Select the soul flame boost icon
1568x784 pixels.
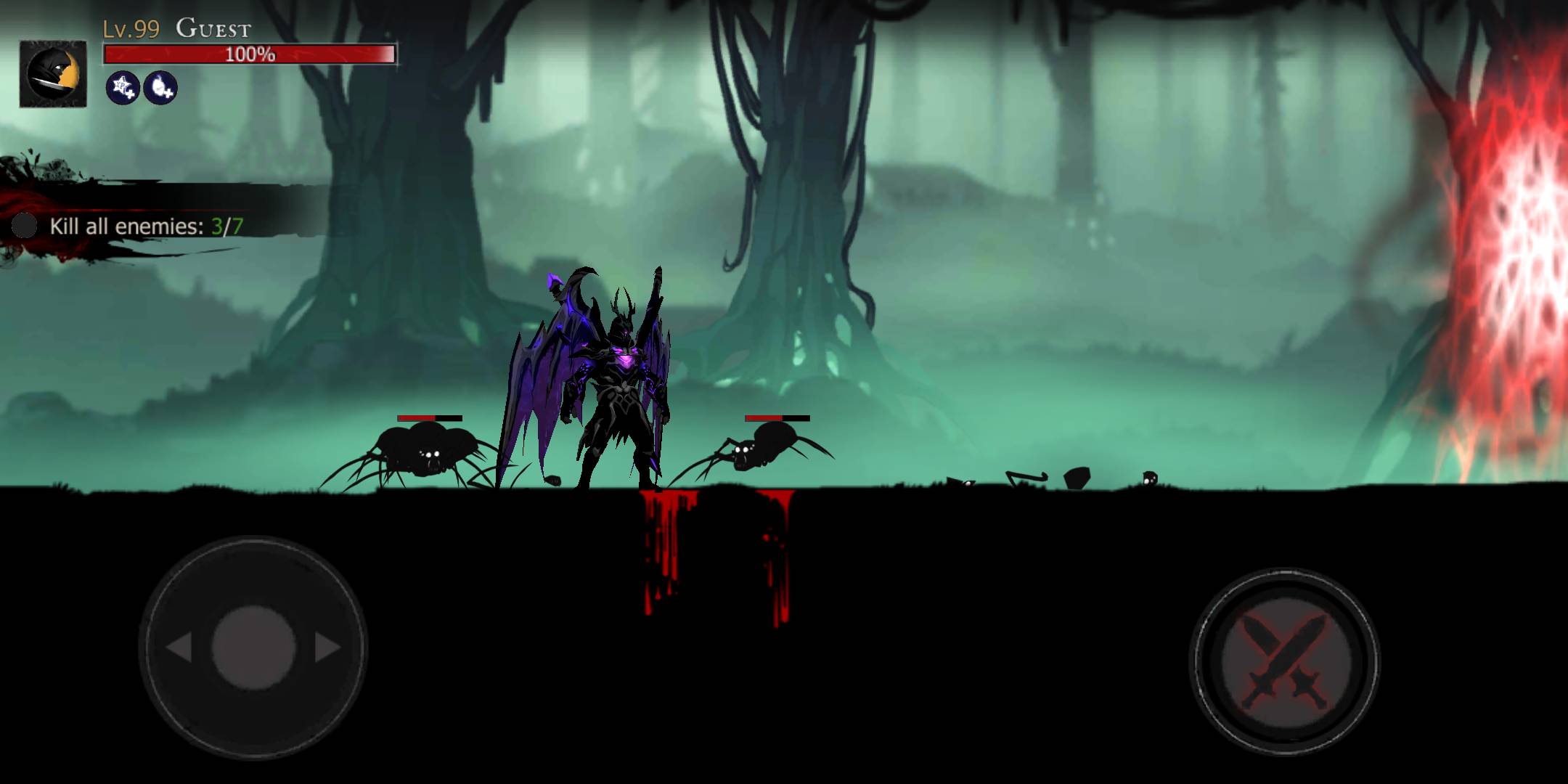point(160,88)
